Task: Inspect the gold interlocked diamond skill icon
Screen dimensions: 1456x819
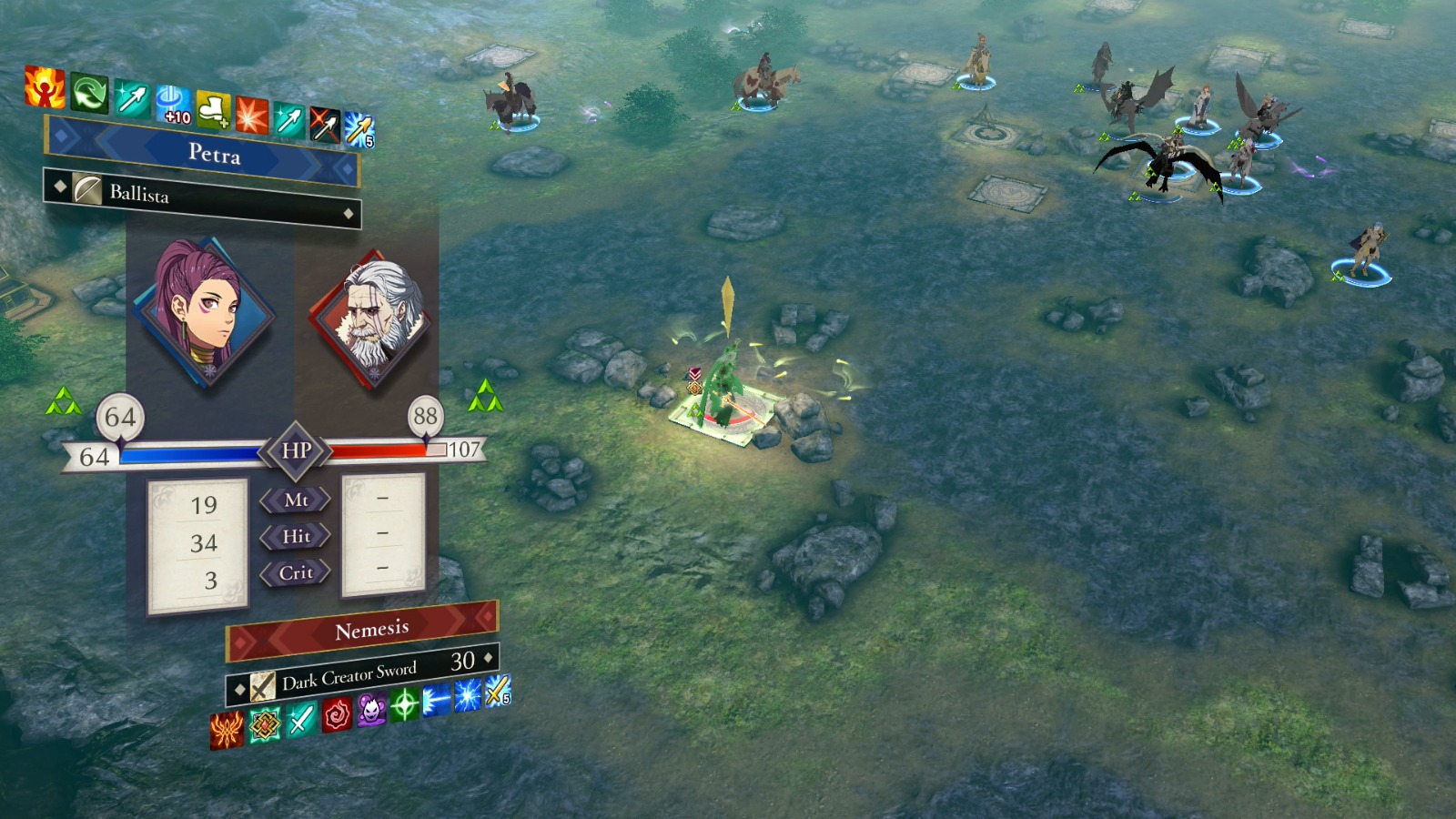Action: pos(265,724)
